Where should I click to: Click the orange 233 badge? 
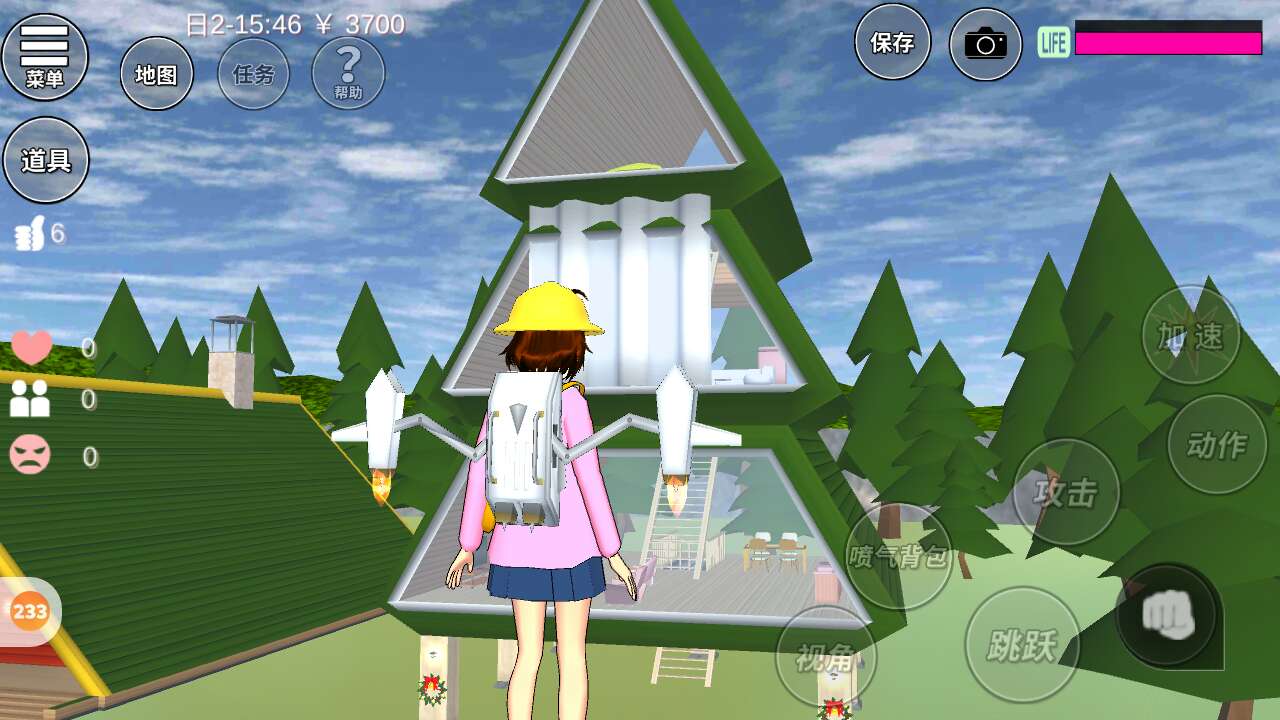30,611
